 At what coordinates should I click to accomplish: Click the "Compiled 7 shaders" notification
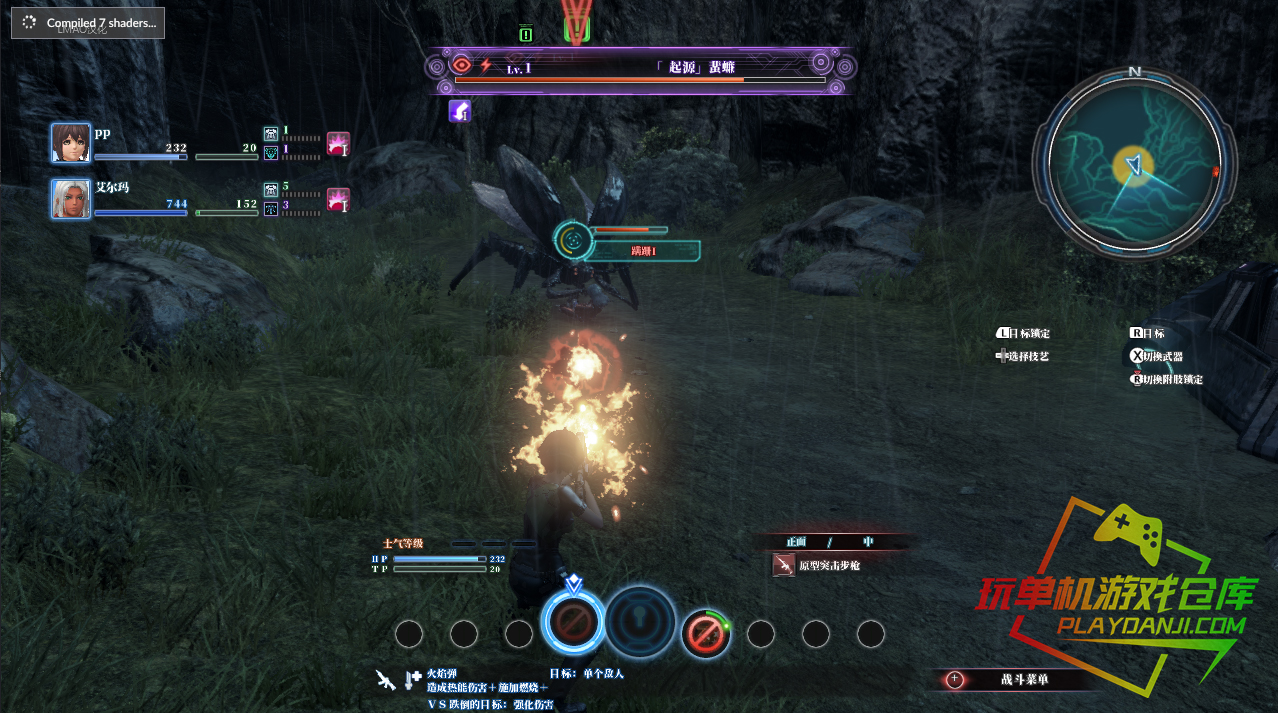(89, 23)
